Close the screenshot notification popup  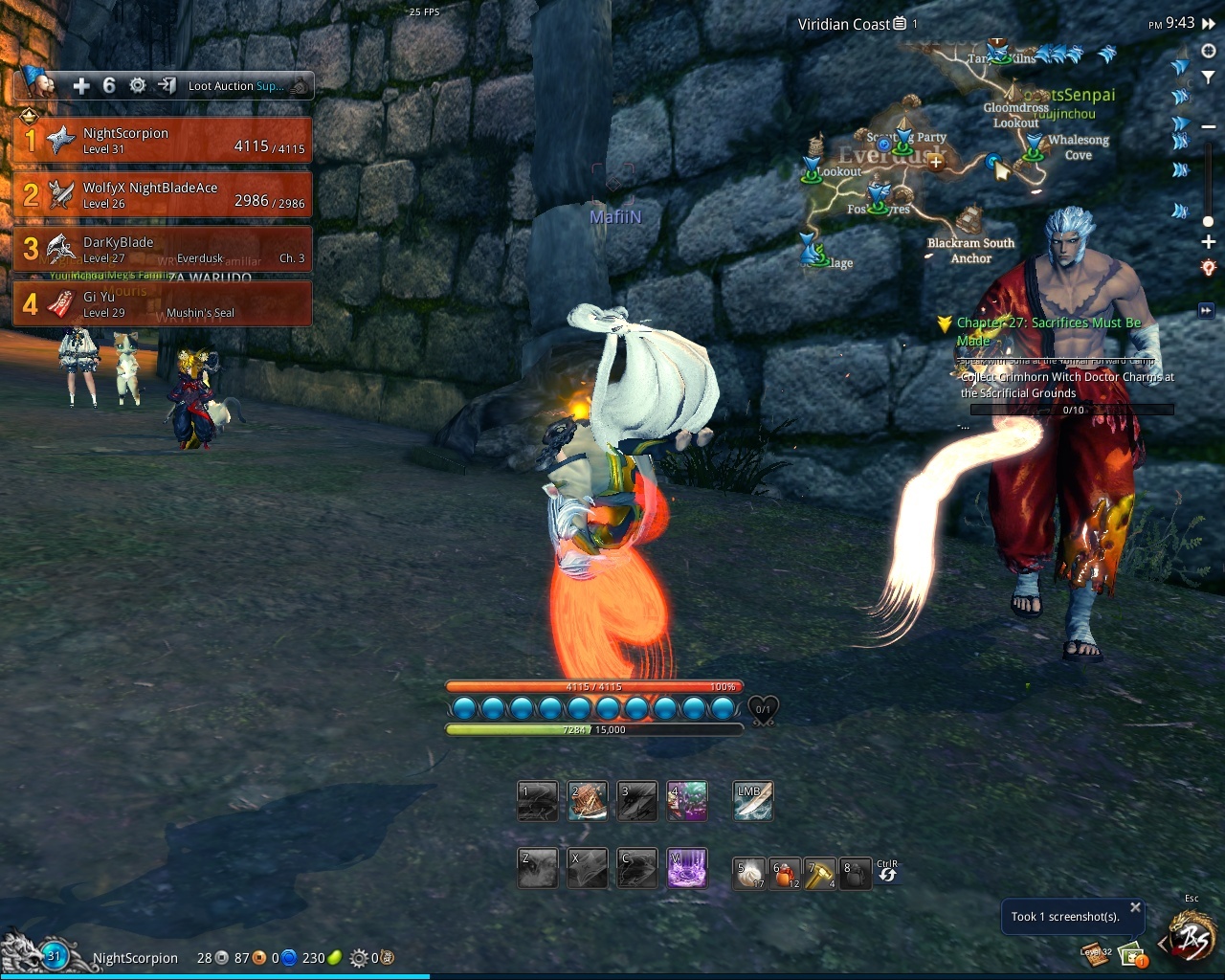(1135, 907)
